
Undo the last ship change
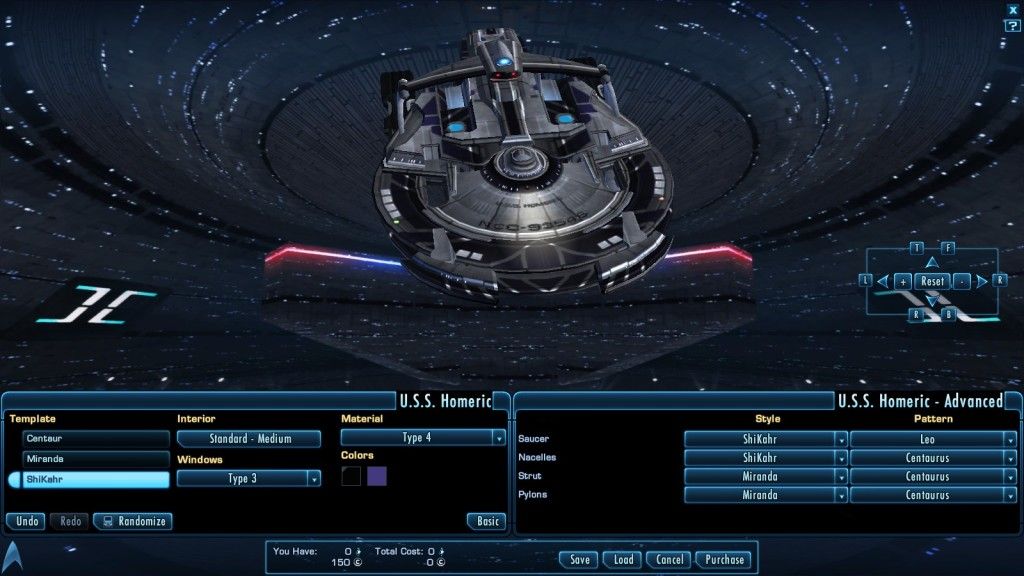point(28,521)
